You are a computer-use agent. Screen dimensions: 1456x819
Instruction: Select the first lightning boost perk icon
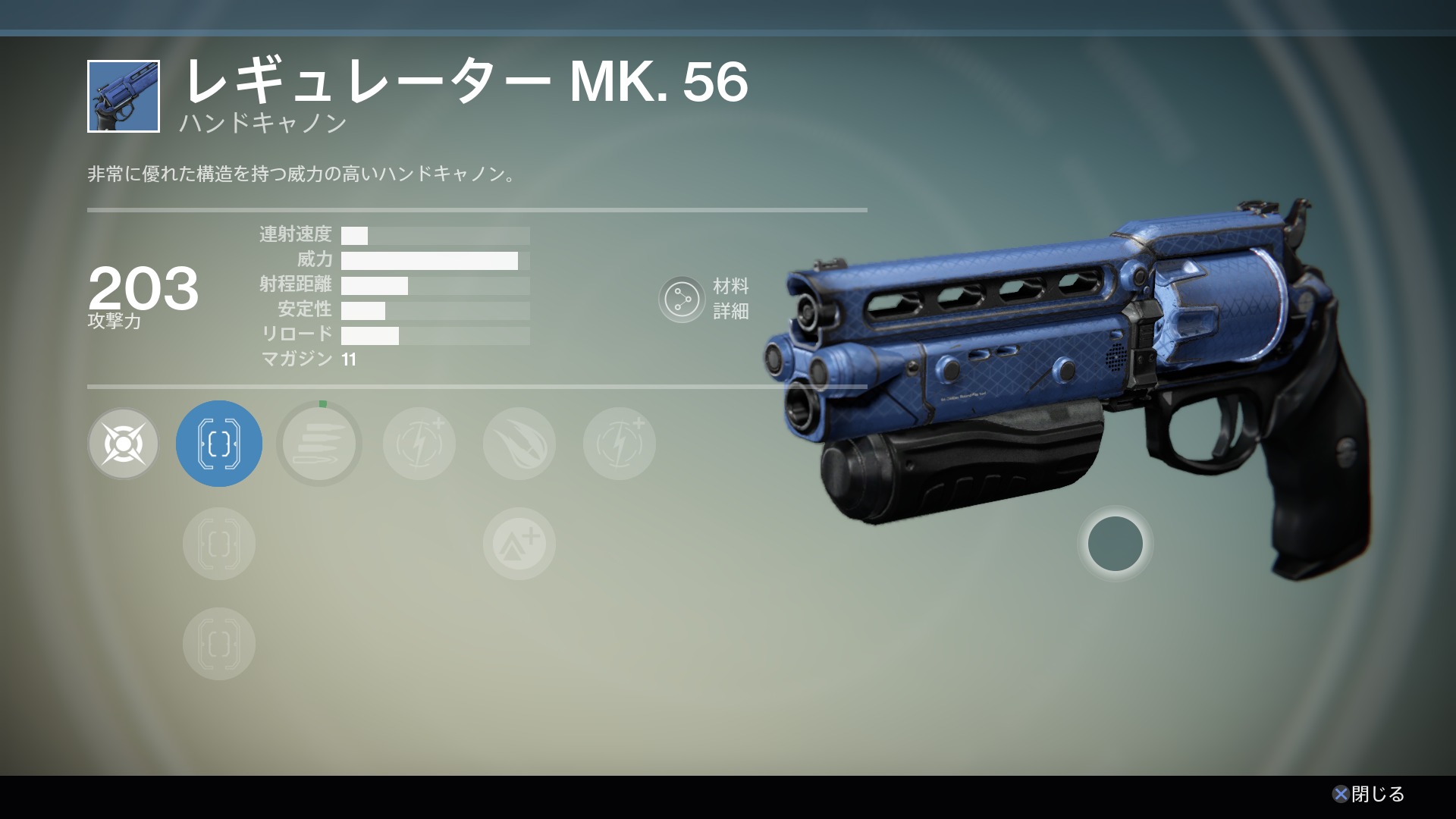point(419,444)
